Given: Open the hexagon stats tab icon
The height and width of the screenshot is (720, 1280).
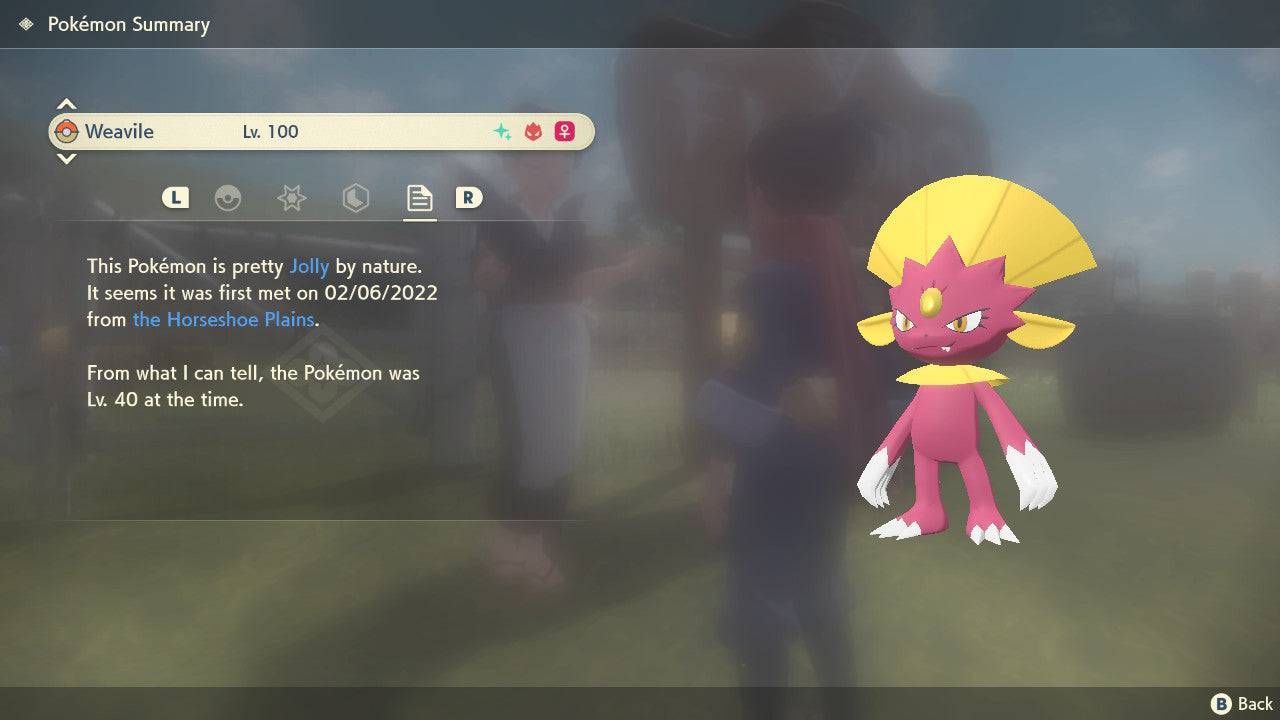Looking at the screenshot, I should [355, 198].
